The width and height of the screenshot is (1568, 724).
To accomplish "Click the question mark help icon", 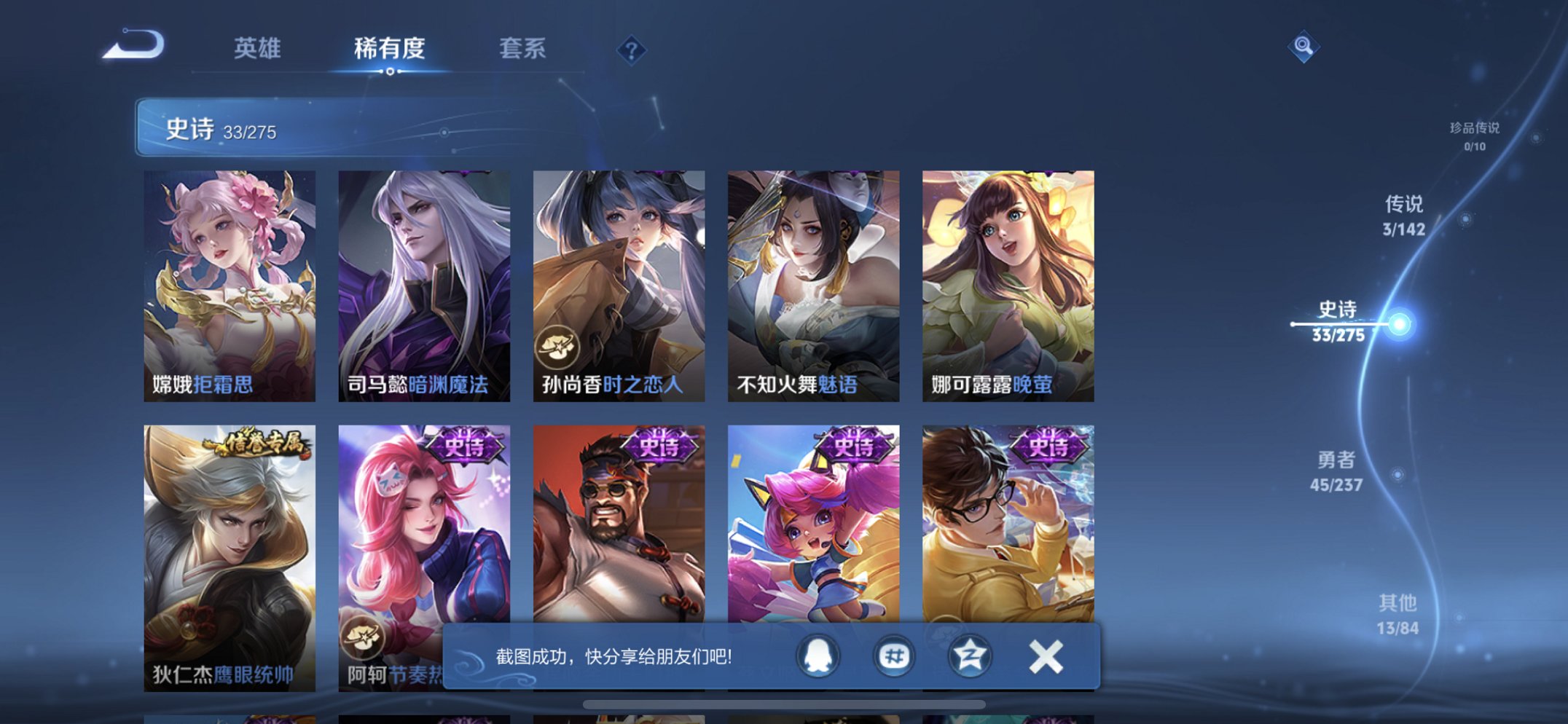I will [x=632, y=48].
